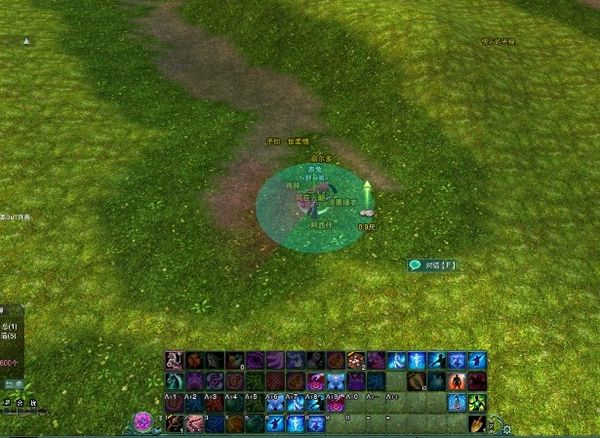
Task: Select the orange claw skill in the bottom row's first slot
Action: point(175,423)
